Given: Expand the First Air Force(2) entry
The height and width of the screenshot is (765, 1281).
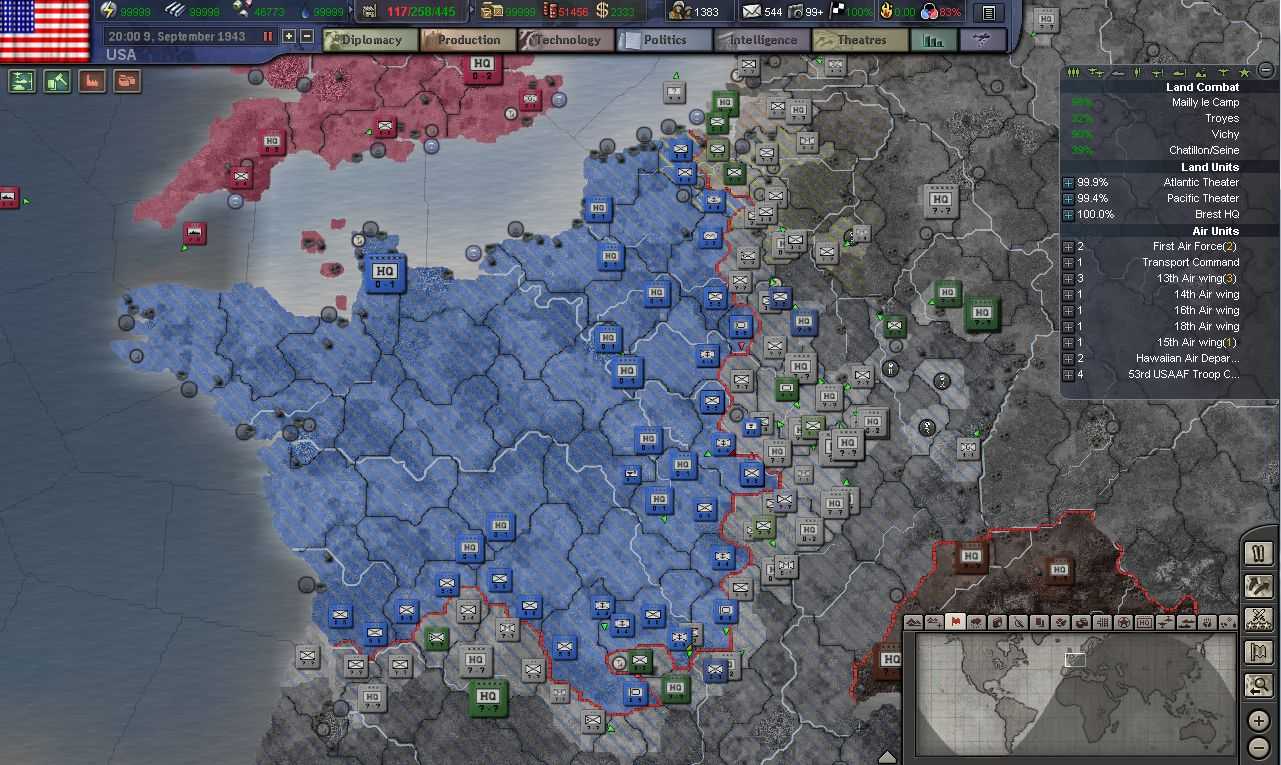Looking at the screenshot, I should (1067, 246).
